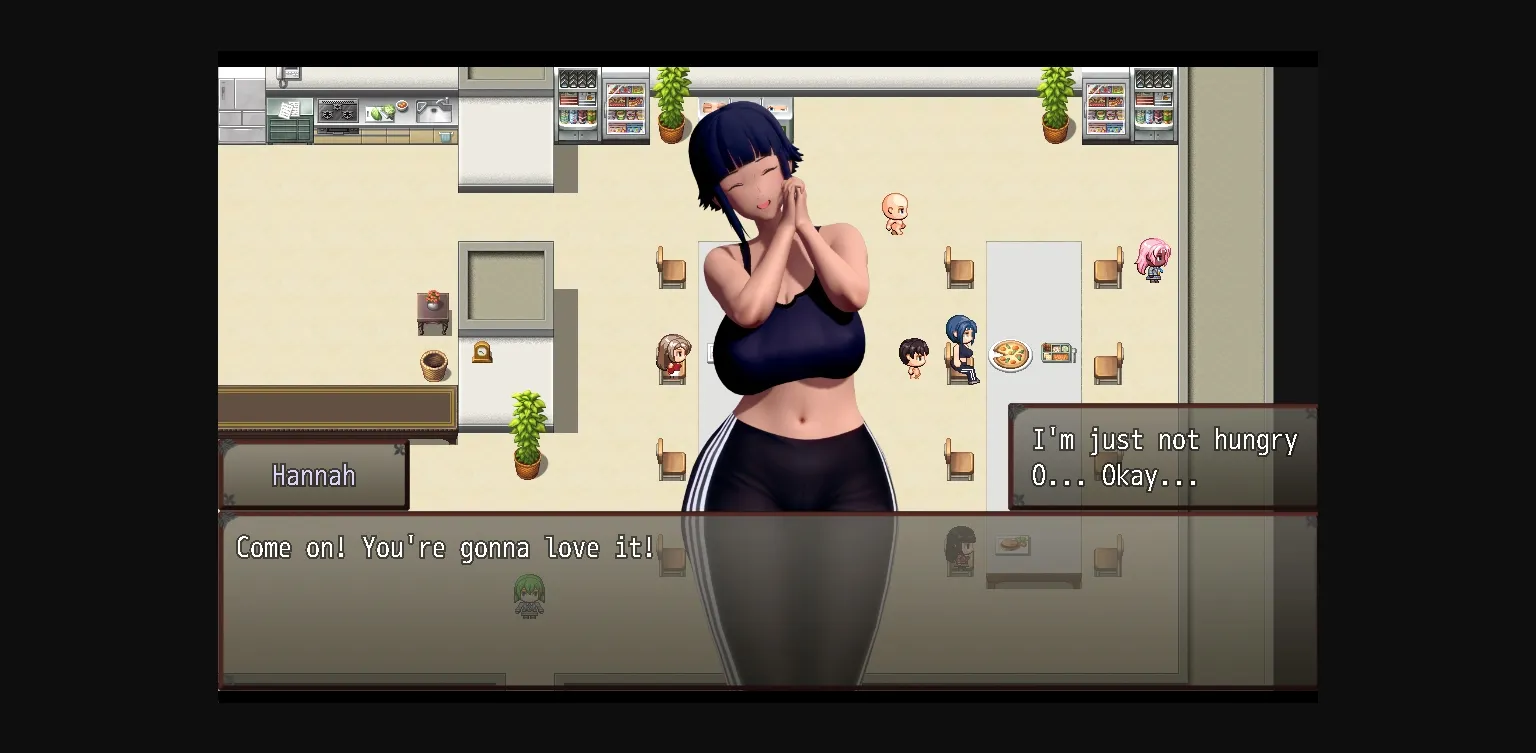Click the green-haired sprite behind the dialogue box
The height and width of the screenshot is (753, 1536).
pyautogui.click(x=528, y=598)
